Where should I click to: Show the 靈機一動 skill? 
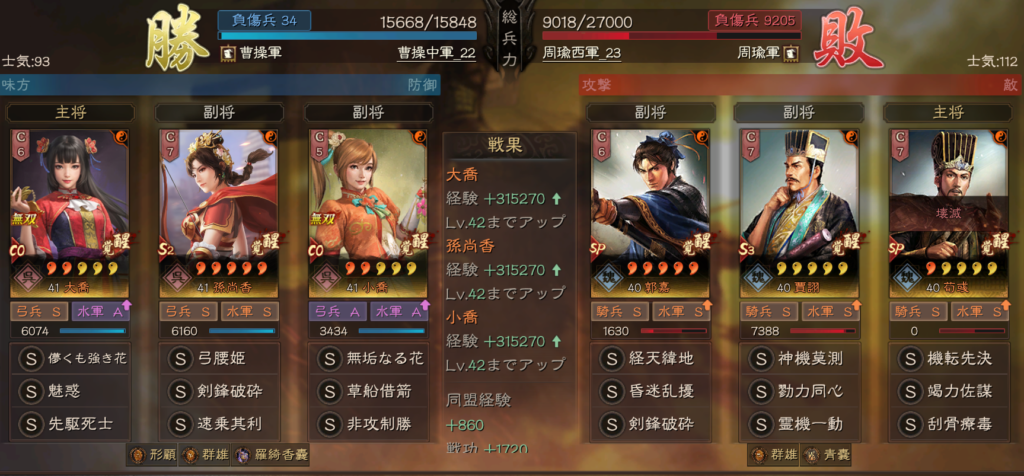pyautogui.click(x=800, y=424)
